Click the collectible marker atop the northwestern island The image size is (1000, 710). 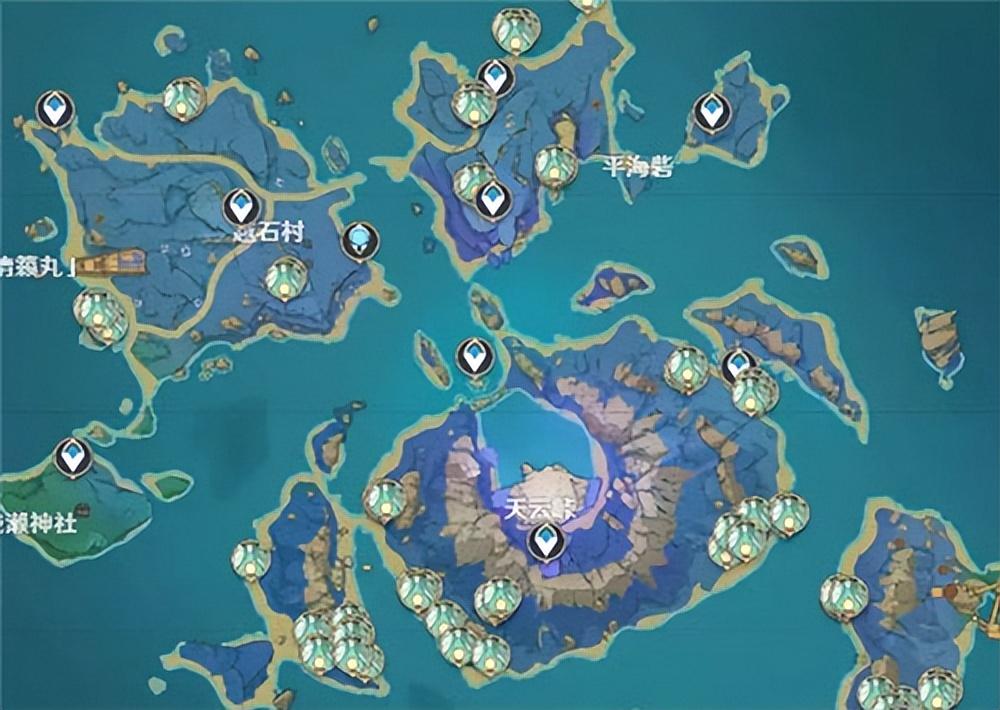184,98
